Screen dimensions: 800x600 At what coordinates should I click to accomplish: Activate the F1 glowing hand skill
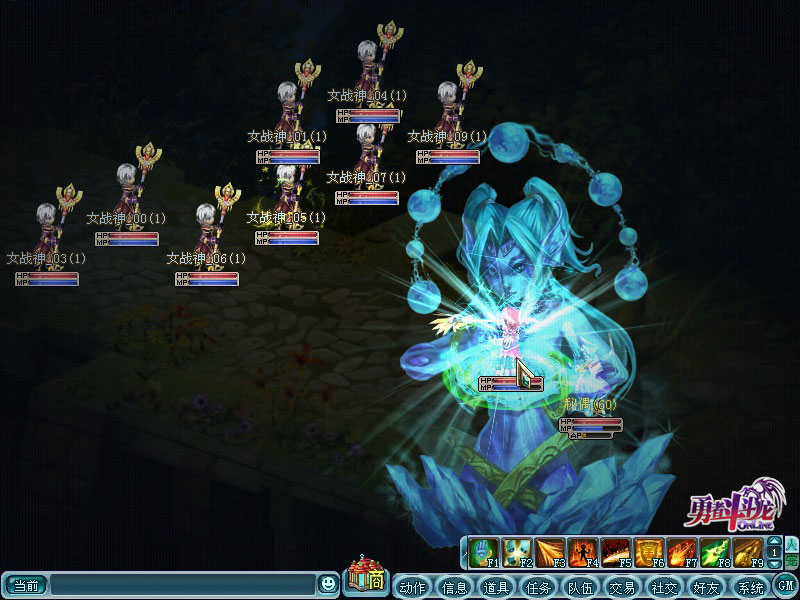[485, 552]
